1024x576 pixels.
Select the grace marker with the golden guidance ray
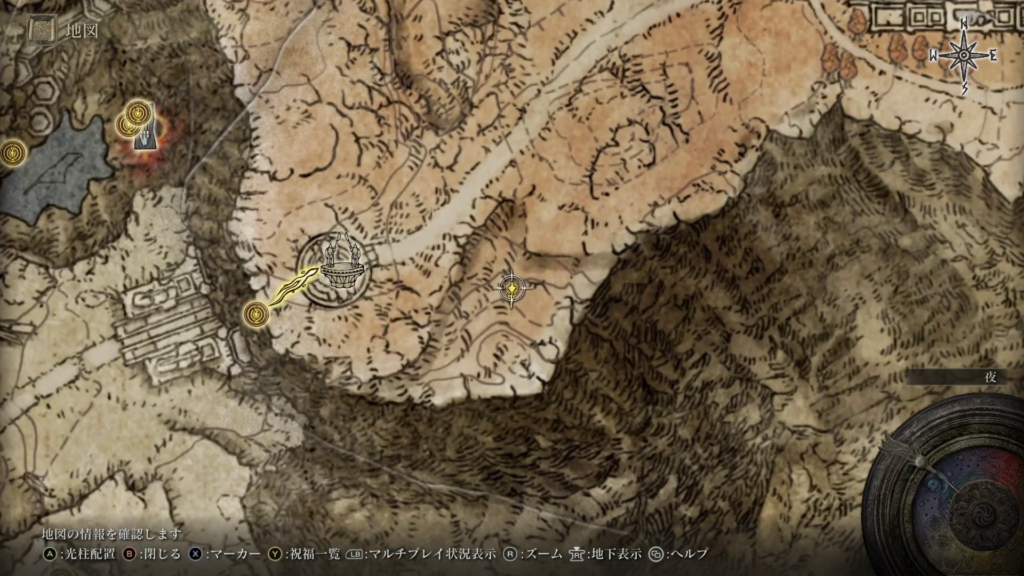(257, 316)
